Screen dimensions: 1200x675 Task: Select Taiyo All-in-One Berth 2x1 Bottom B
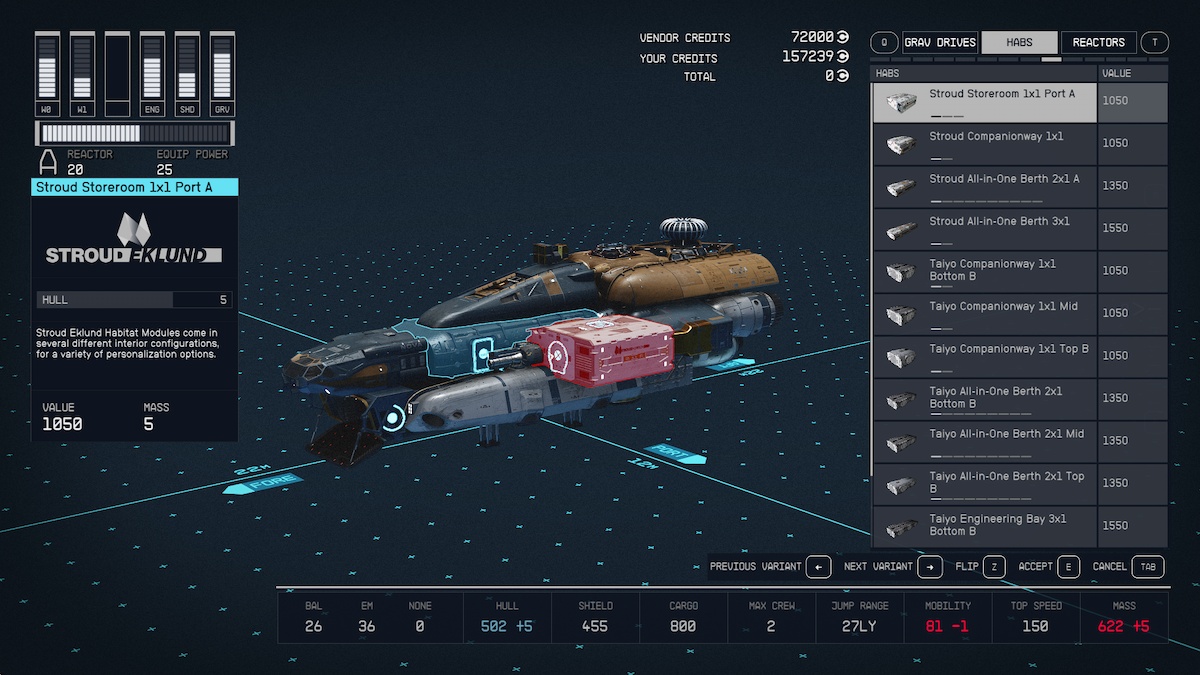985,398
